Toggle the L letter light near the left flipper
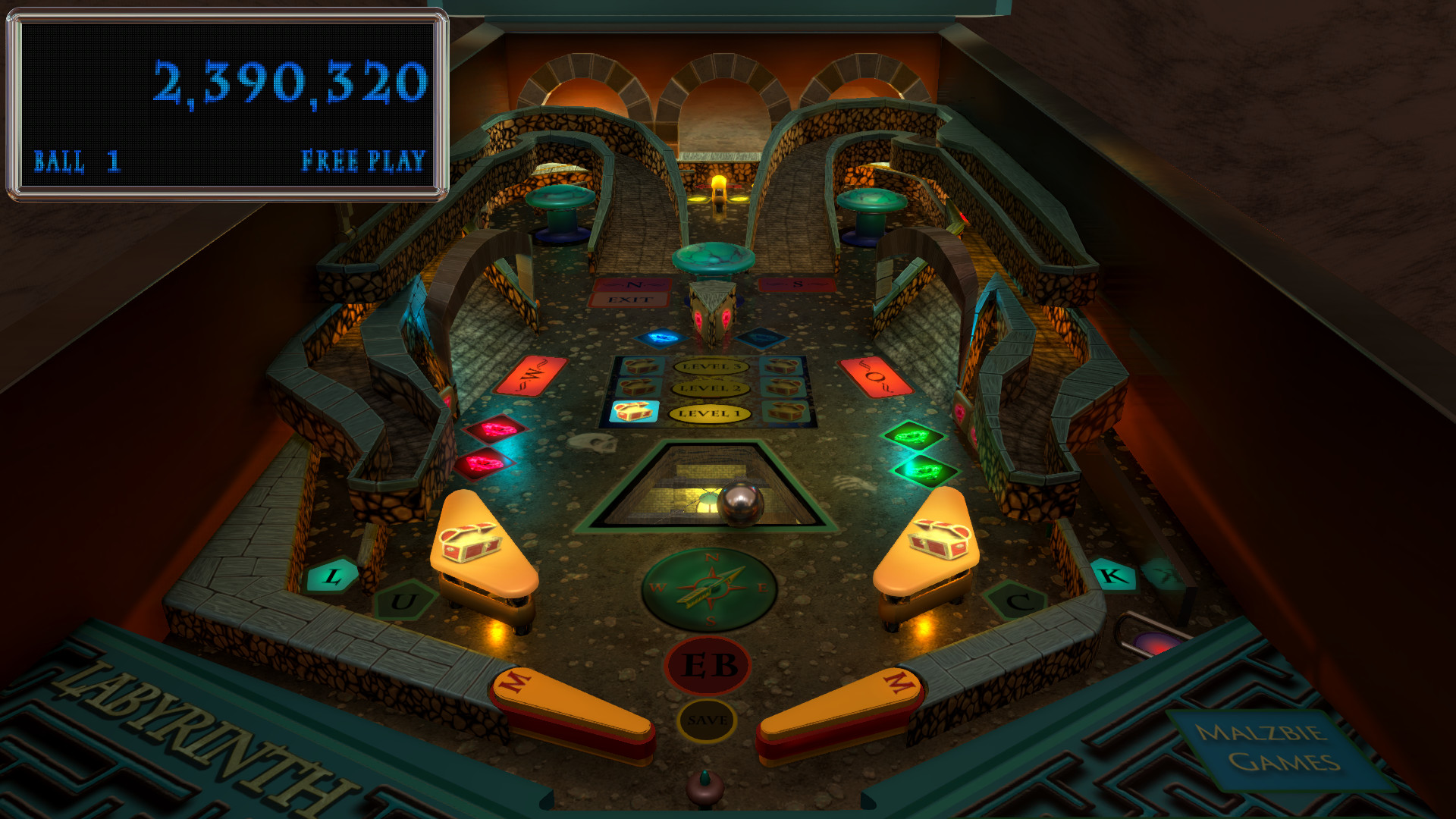Screen dimensions: 1456x819 [331, 576]
